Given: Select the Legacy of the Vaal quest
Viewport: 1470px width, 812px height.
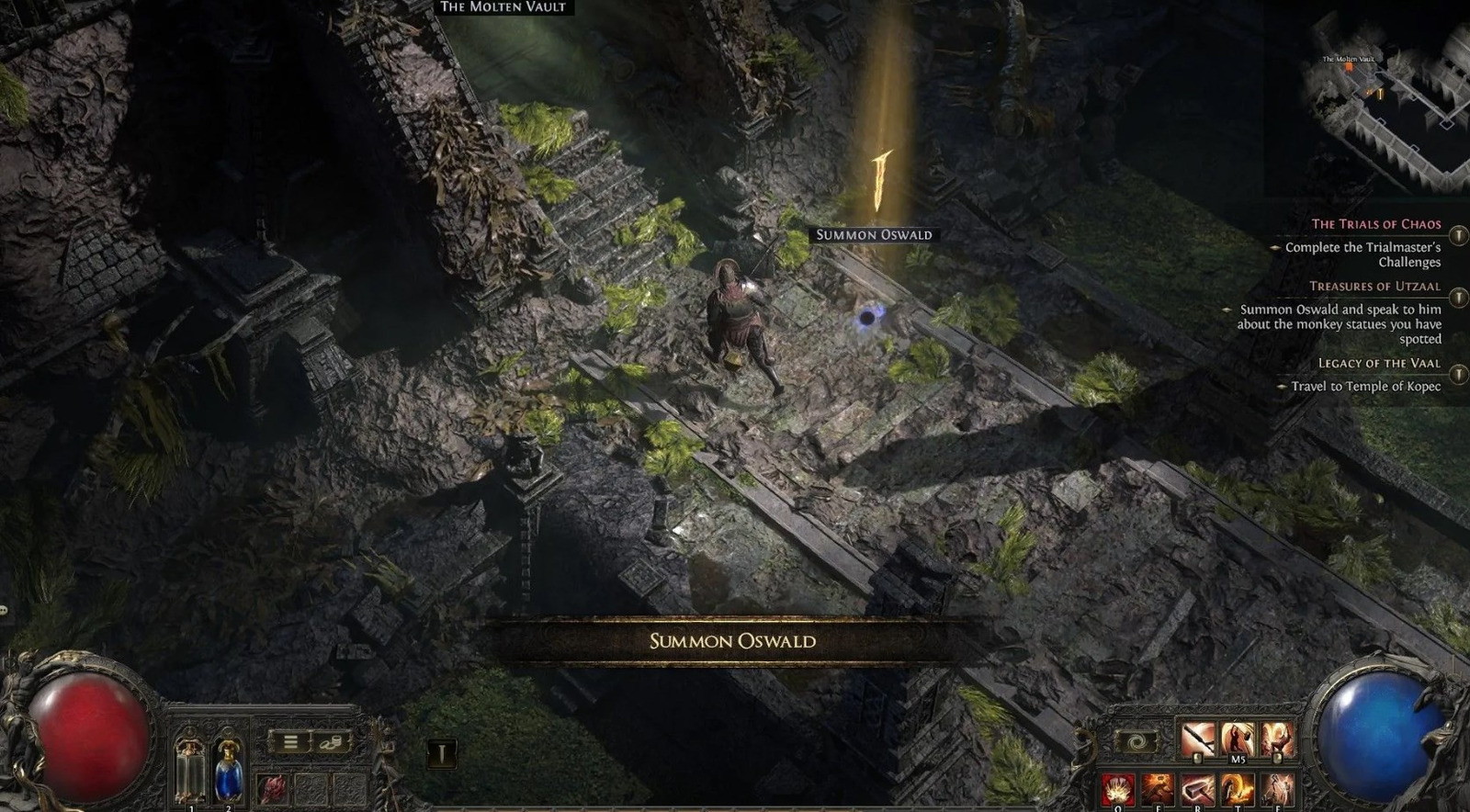Looking at the screenshot, I should tap(1379, 364).
